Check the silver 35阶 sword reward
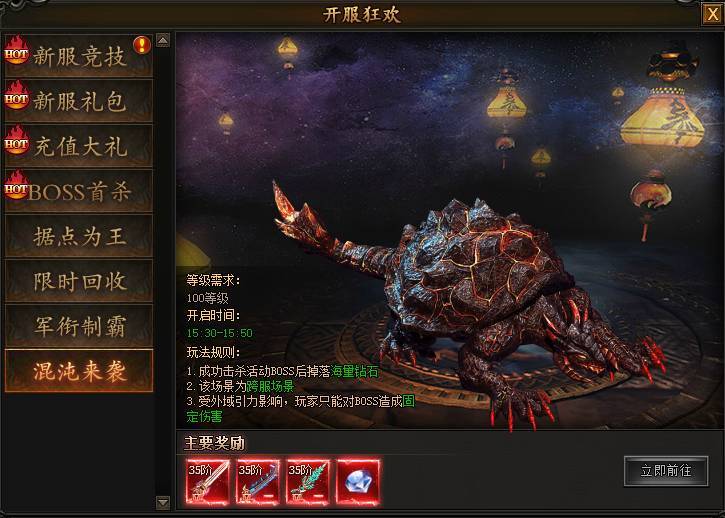 [x=208, y=480]
